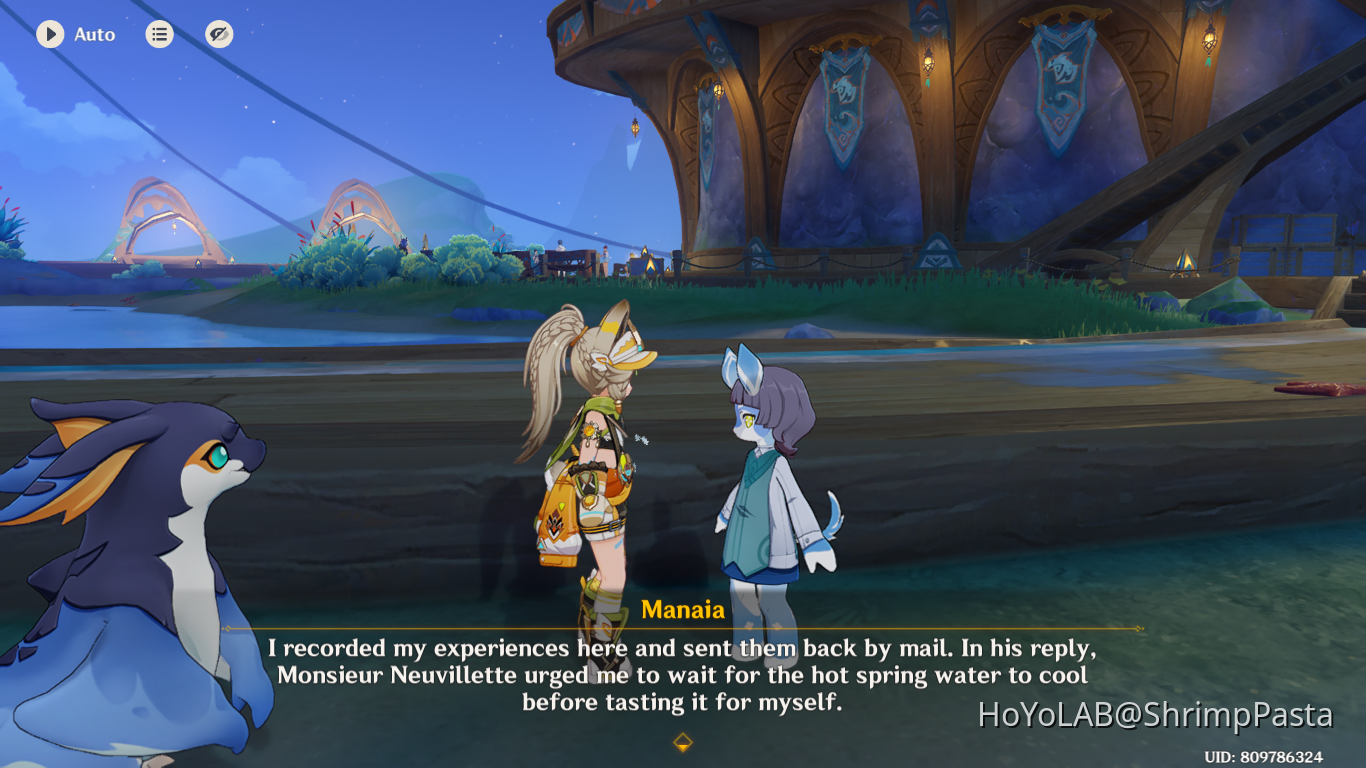This screenshot has height=768, width=1366.
Task: Start Auto dialogue playback
Action: coord(75,34)
